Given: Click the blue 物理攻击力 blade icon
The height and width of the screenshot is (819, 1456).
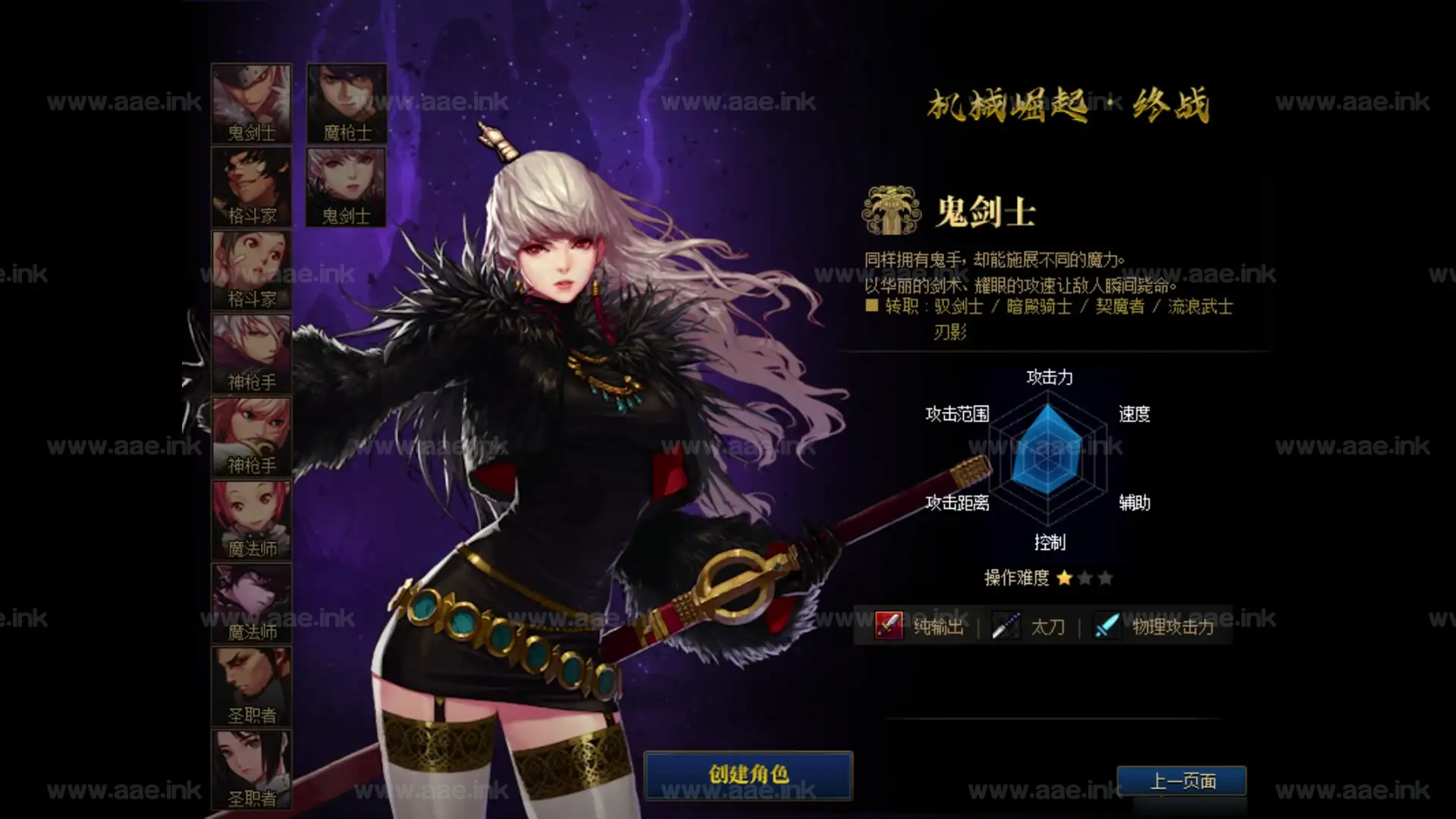Looking at the screenshot, I should (x=1106, y=626).
